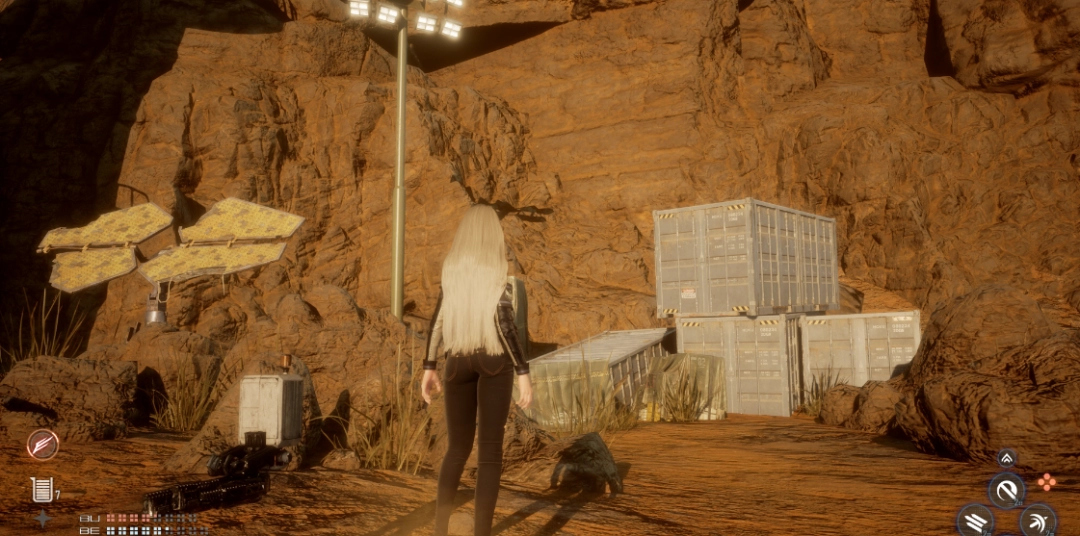This screenshot has height=536, width=1080.
Task: Trigger the circle-slash skill icon
Action: (1007, 490)
